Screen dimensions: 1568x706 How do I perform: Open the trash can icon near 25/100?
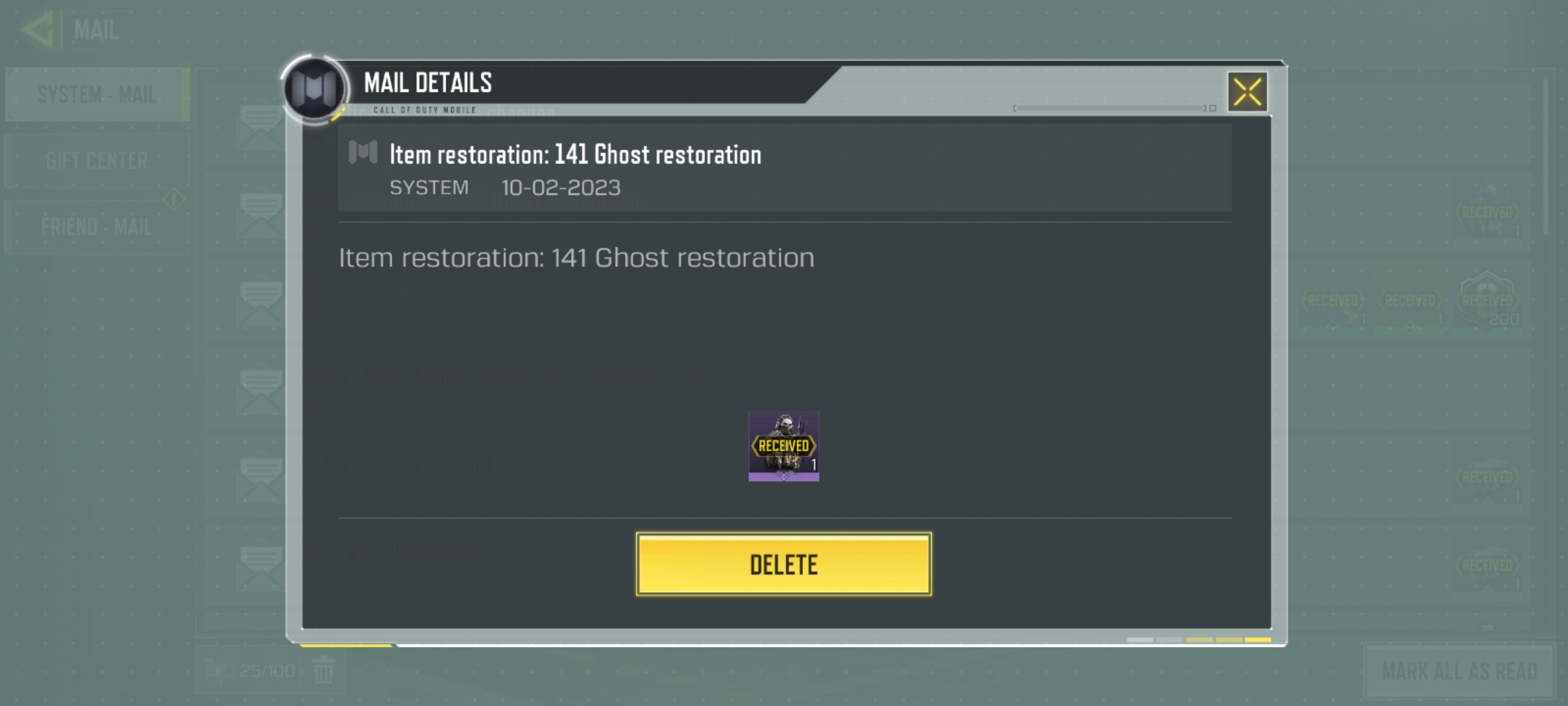(325, 669)
